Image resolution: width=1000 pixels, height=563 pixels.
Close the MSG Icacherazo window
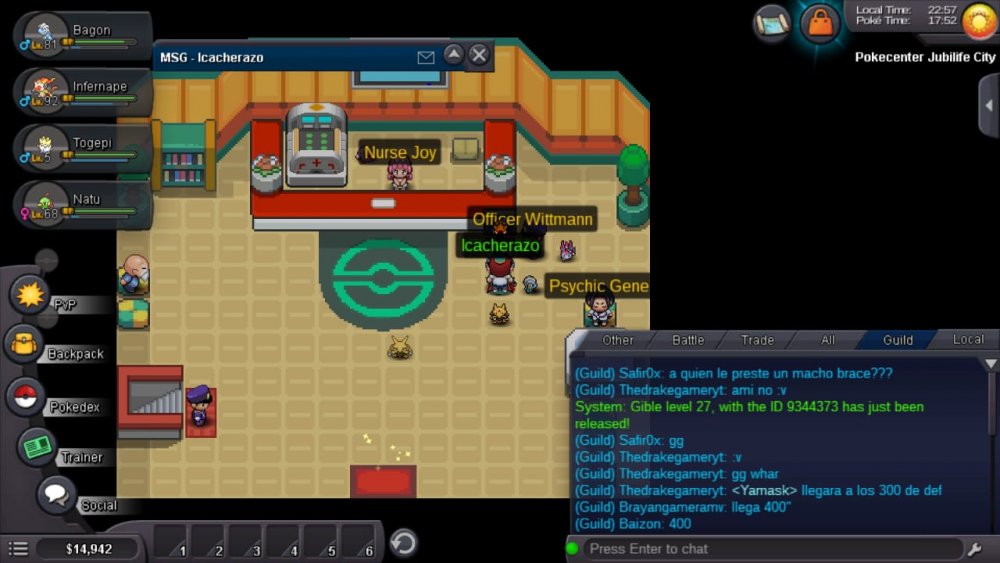click(479, 55)
